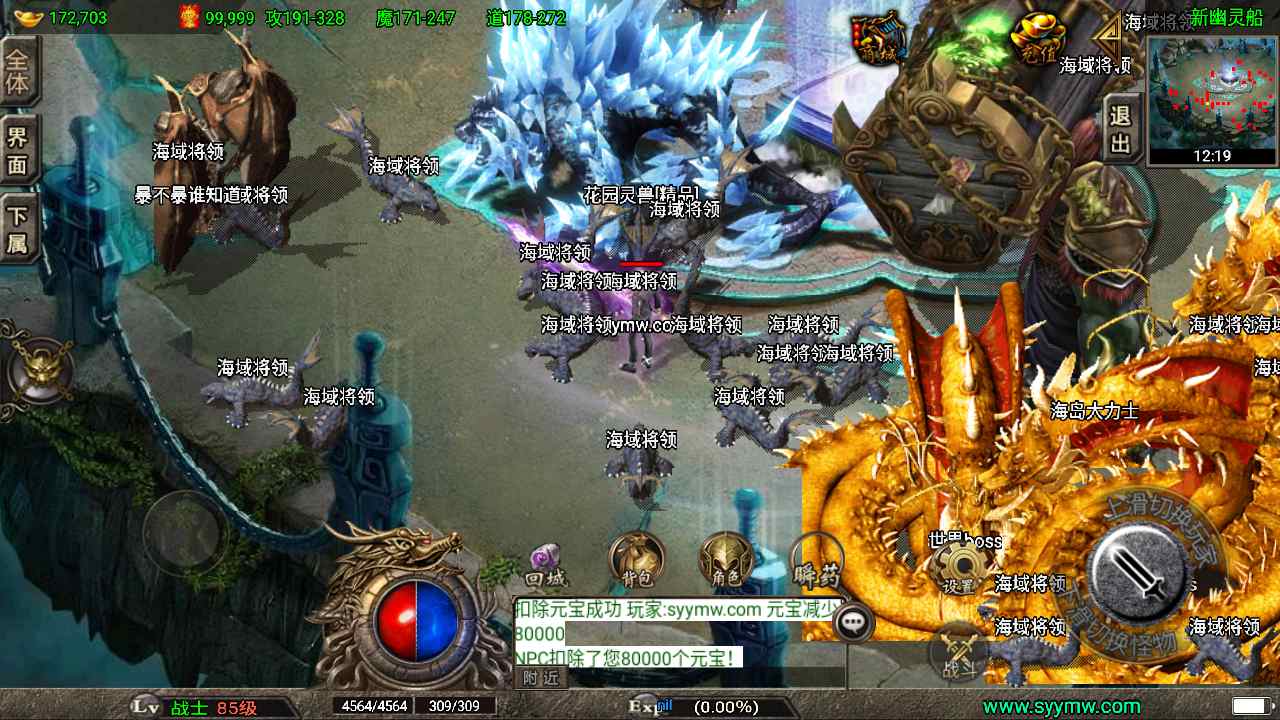The height and width of the screenshot is (720, 1280).
Task: Collapse the panel with the gold triangle arrow
Action: 1107,41
